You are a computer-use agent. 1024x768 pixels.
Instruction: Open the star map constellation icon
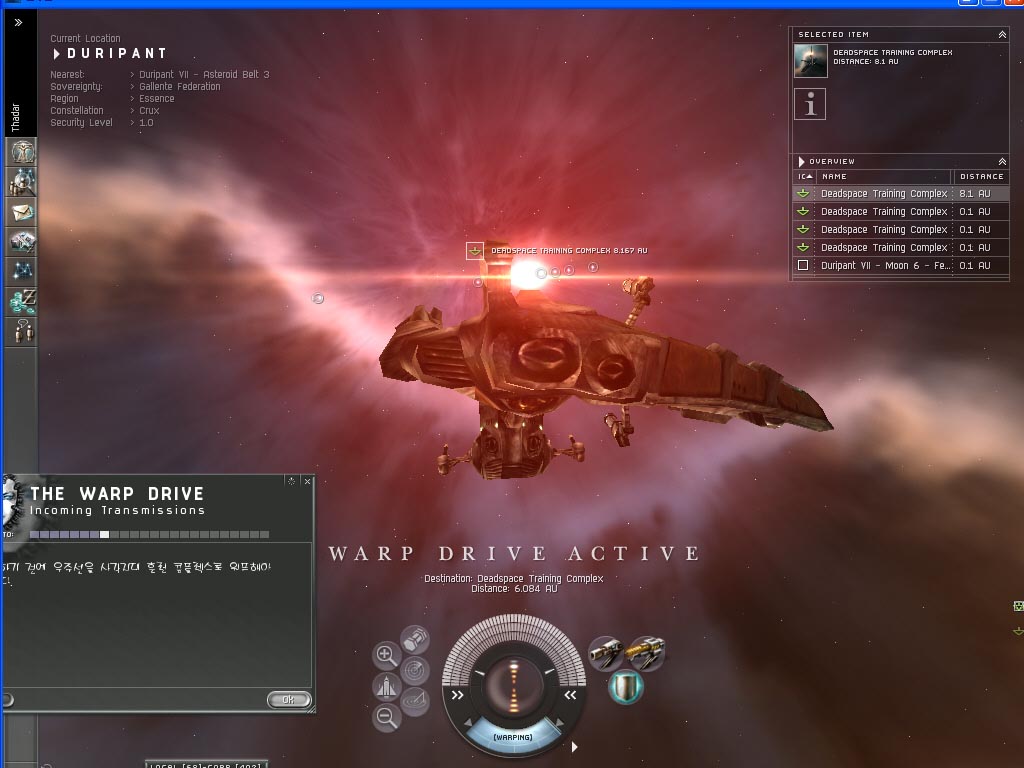22,270
